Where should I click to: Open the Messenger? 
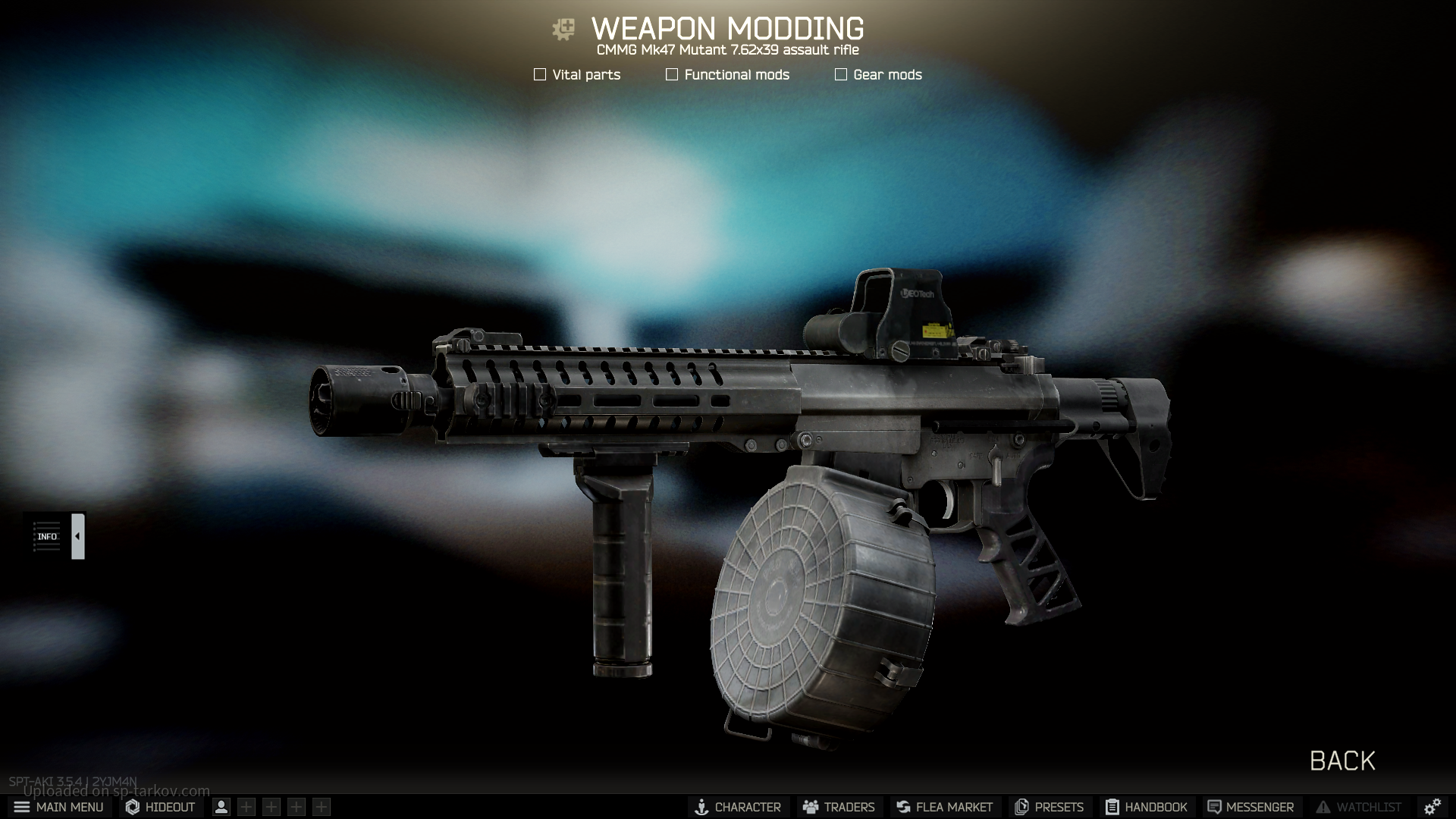pyautogui.click(x=1250, y=807)
